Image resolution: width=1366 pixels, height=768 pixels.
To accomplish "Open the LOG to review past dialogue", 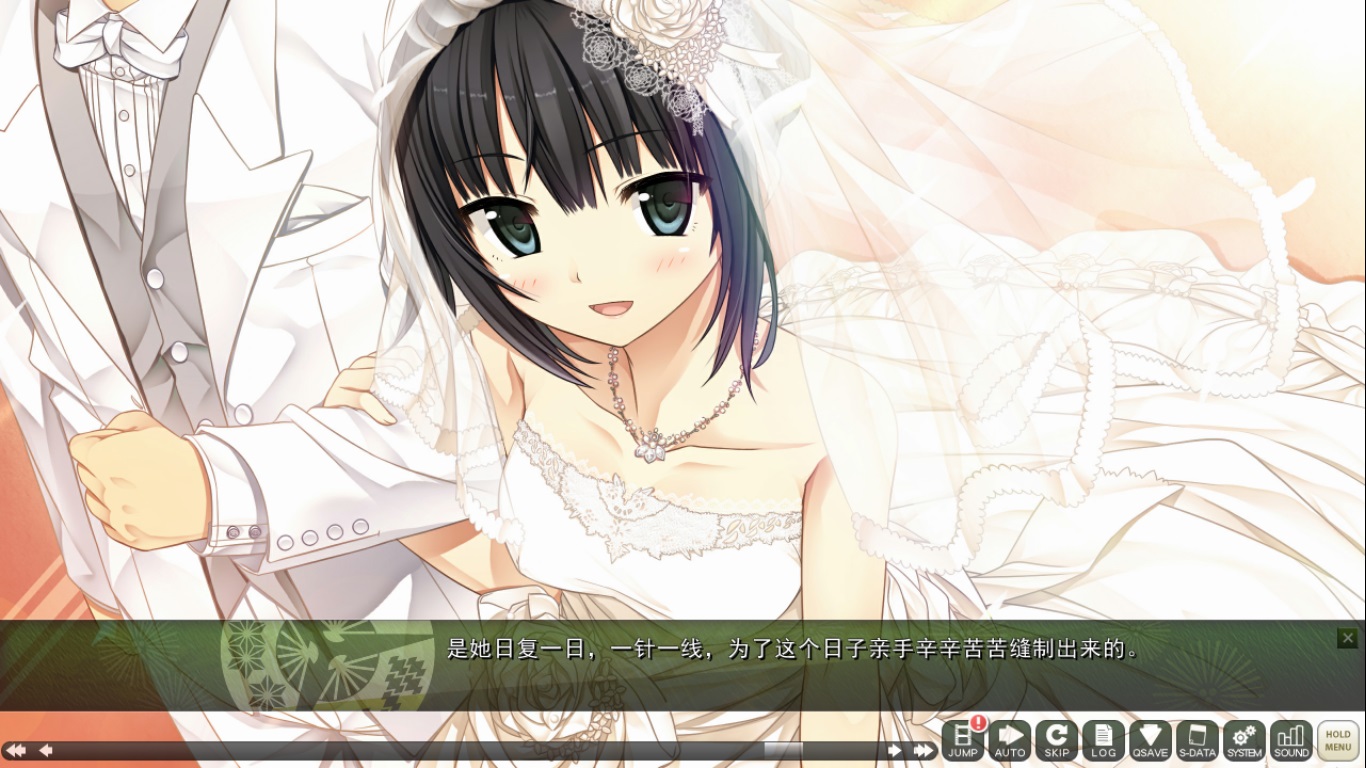I will pyautogui.click(x=1104, y=742).
